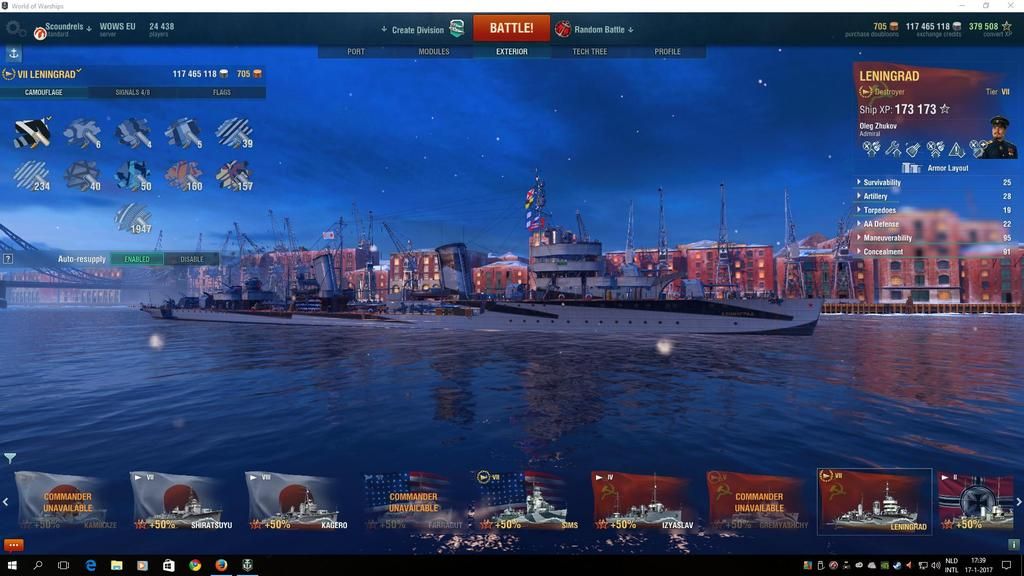Expand the Survivability stats section

(x=882, y=183)
